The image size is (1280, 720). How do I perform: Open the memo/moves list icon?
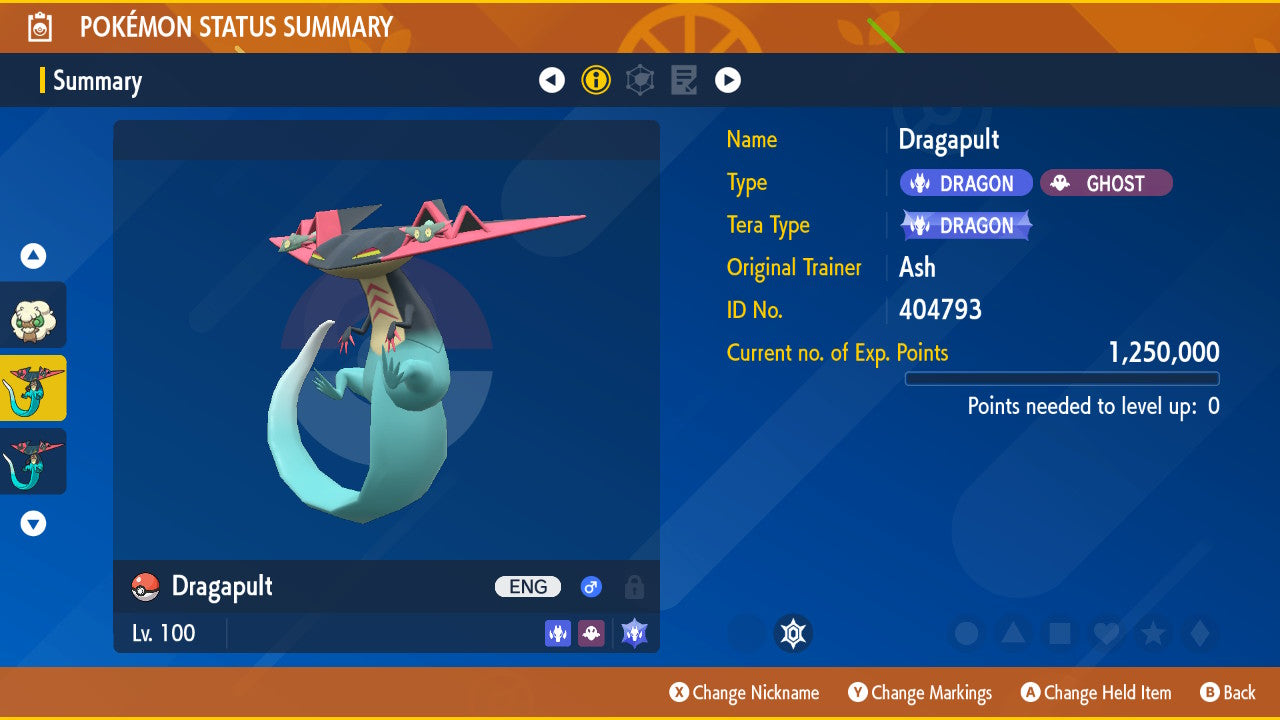tap(683, 80)
